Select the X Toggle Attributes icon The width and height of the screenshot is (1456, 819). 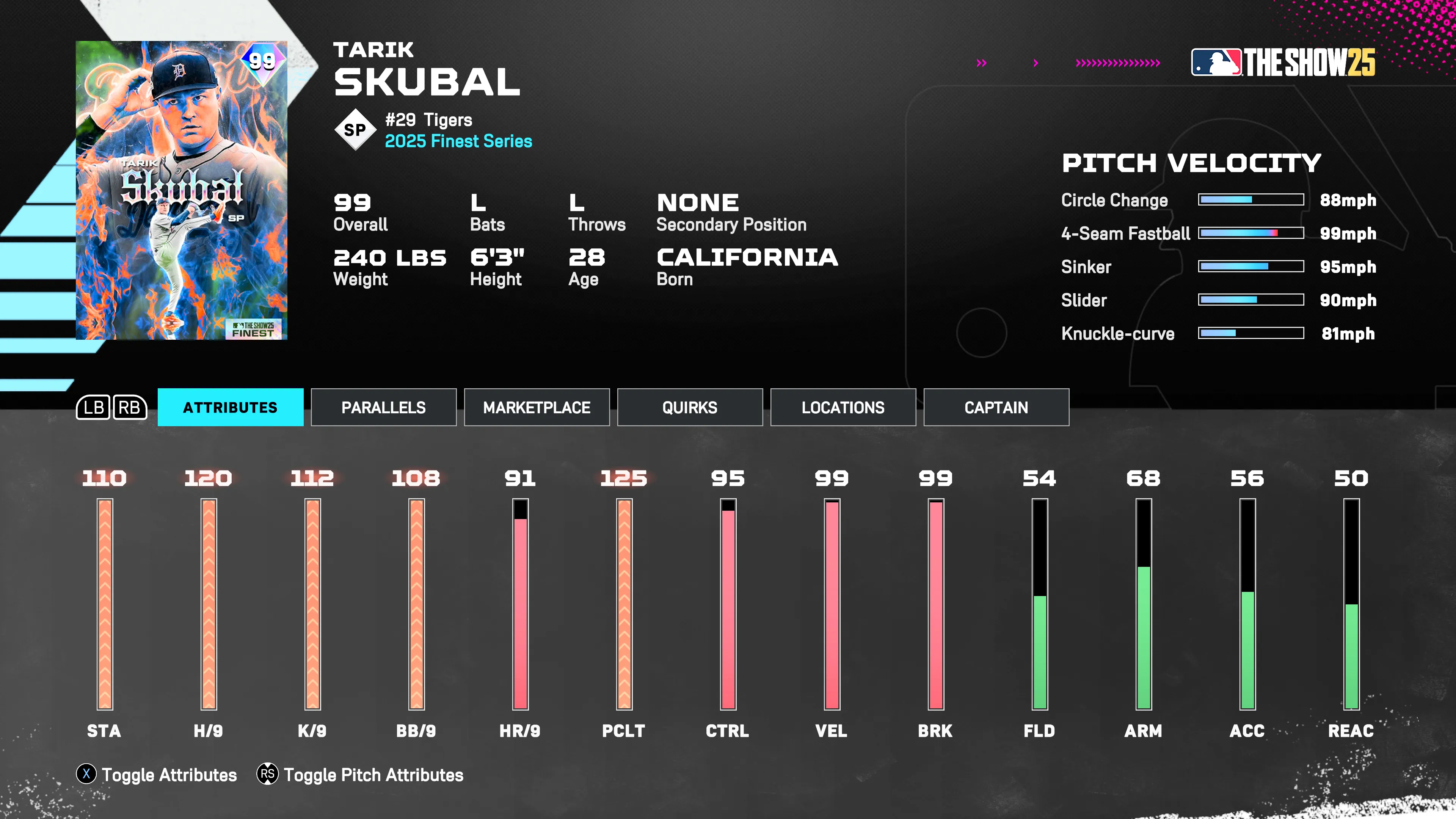point(86,775)
